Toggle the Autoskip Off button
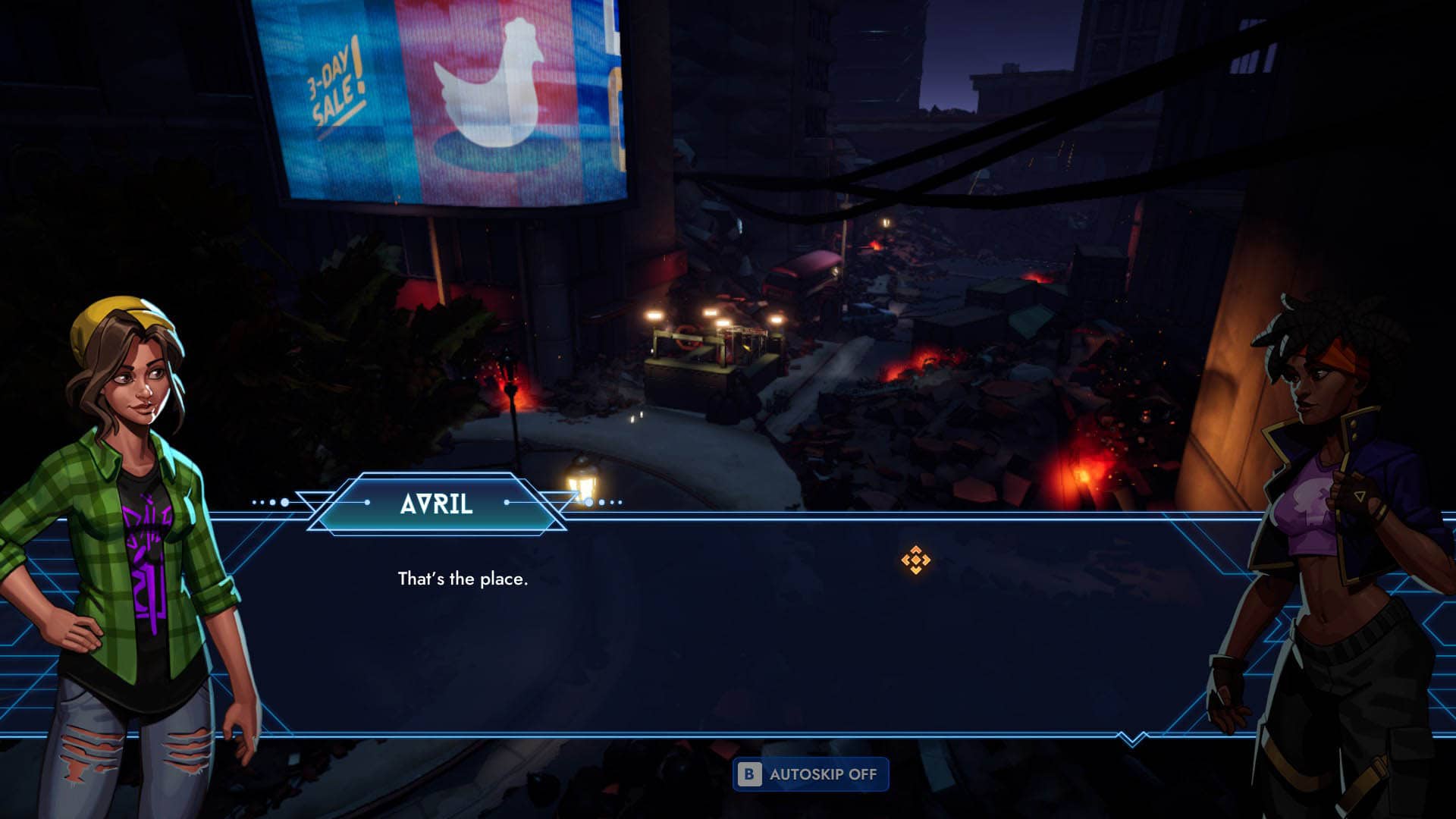This screenshot has width=1456, height=819. [810, 774]
